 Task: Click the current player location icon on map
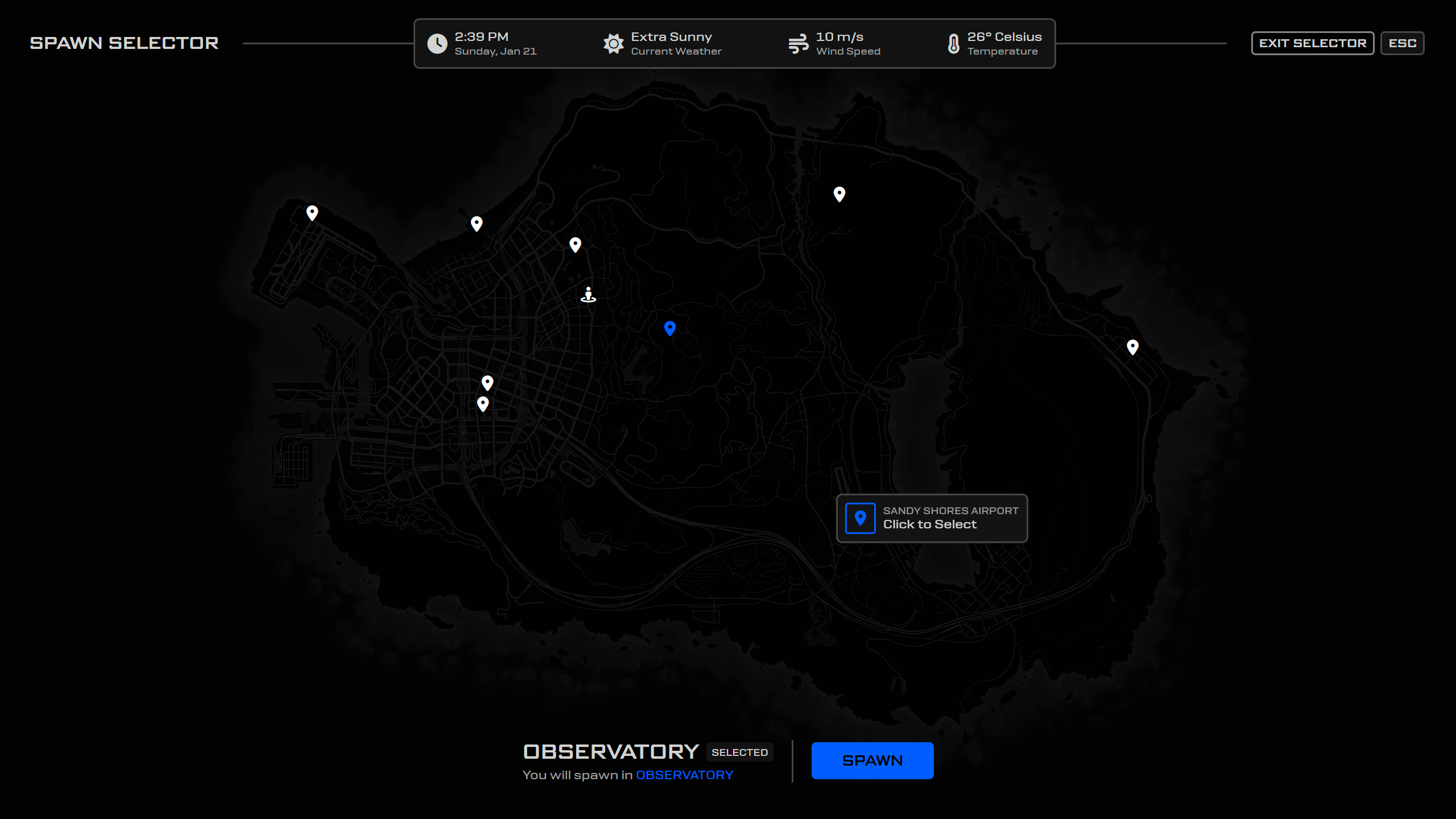point(588,294)
